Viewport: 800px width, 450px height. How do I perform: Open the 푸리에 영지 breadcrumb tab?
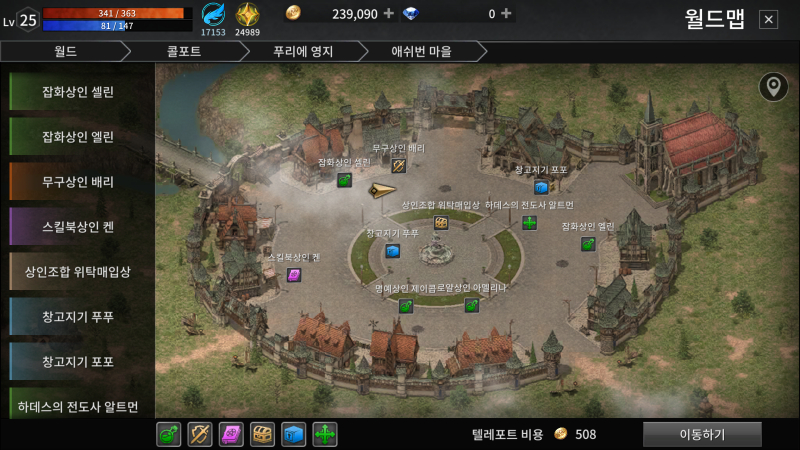coord(304,51)
